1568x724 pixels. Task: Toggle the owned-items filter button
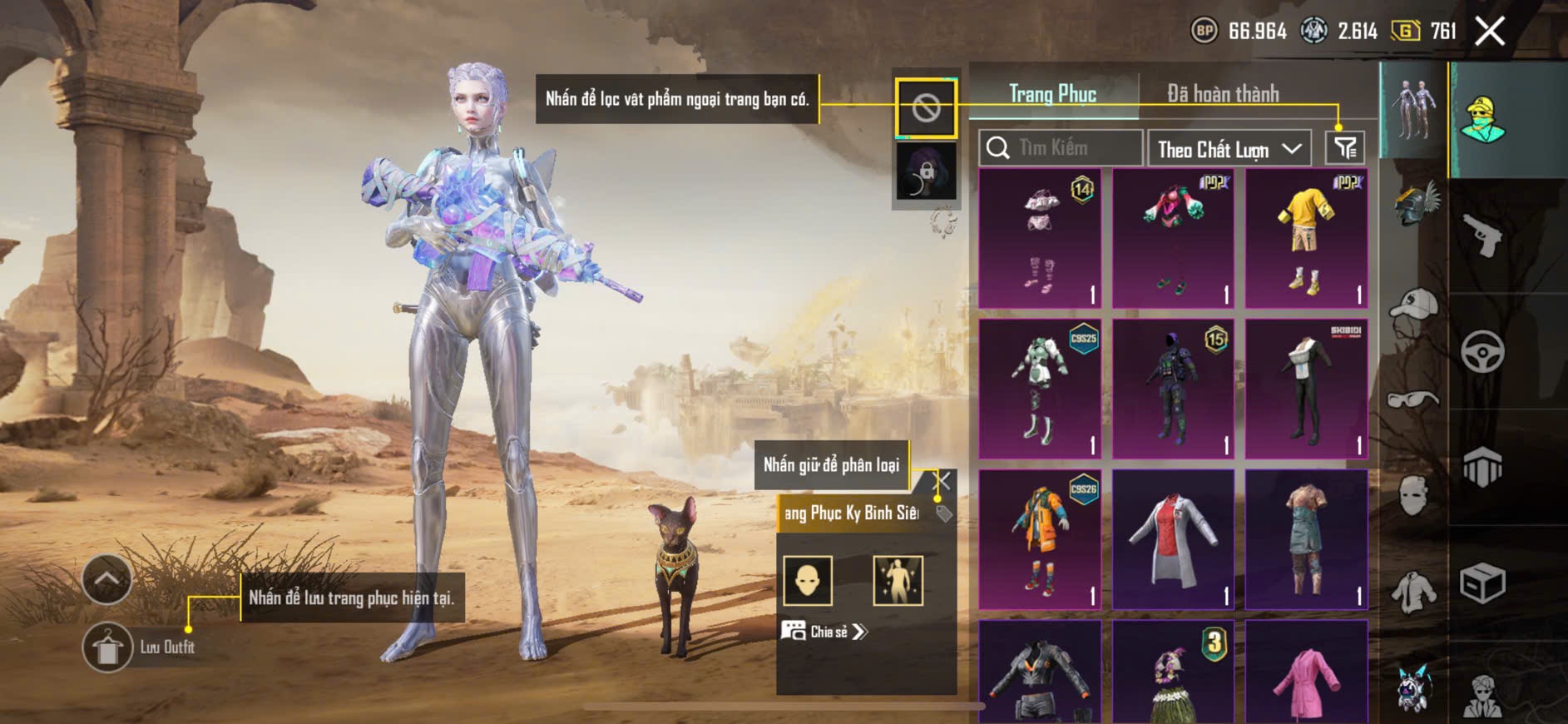click(x=1344, y=148)
